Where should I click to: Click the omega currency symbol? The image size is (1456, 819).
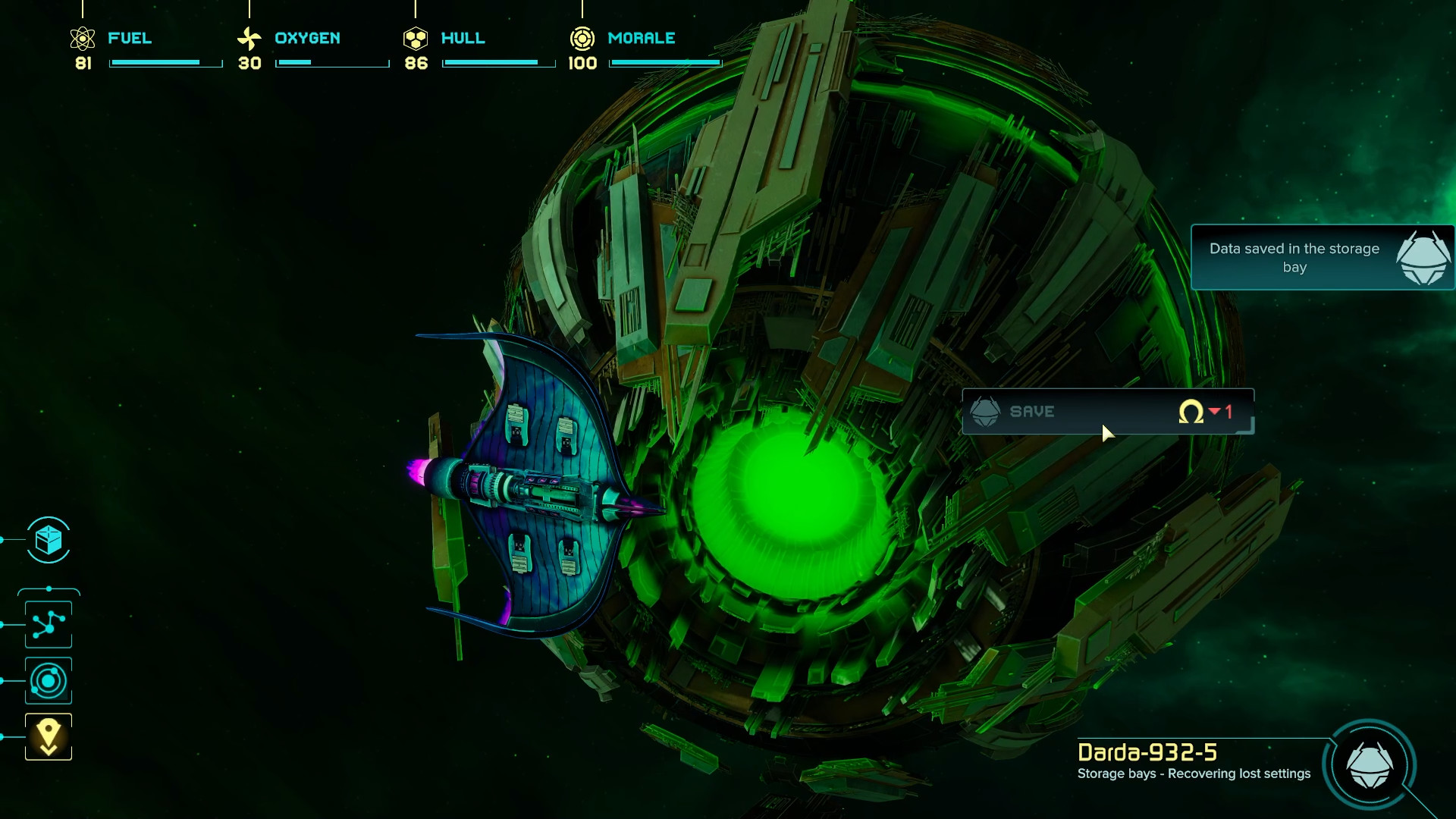tap(1192, 412)
